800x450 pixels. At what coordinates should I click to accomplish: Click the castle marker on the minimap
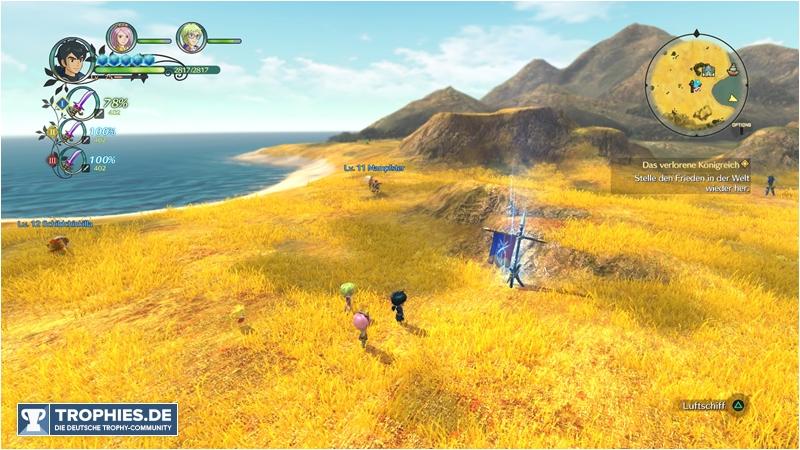point(707,69)
